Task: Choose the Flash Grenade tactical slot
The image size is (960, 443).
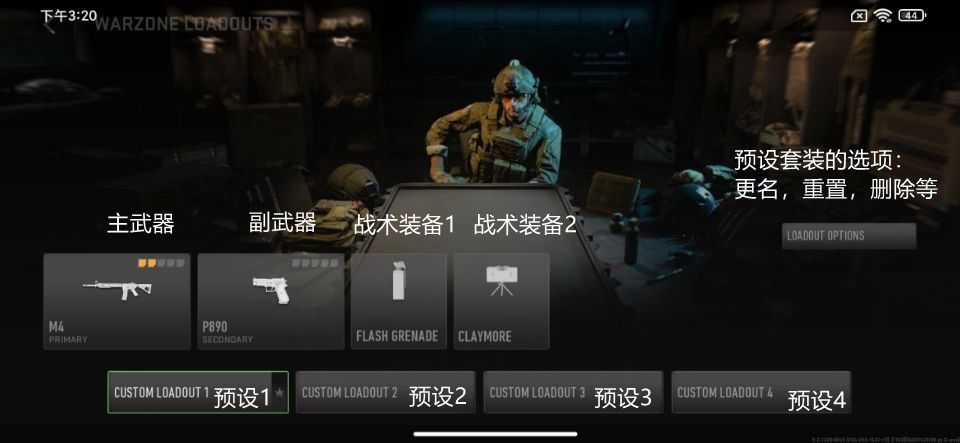Action: click(x=397, y=301)
